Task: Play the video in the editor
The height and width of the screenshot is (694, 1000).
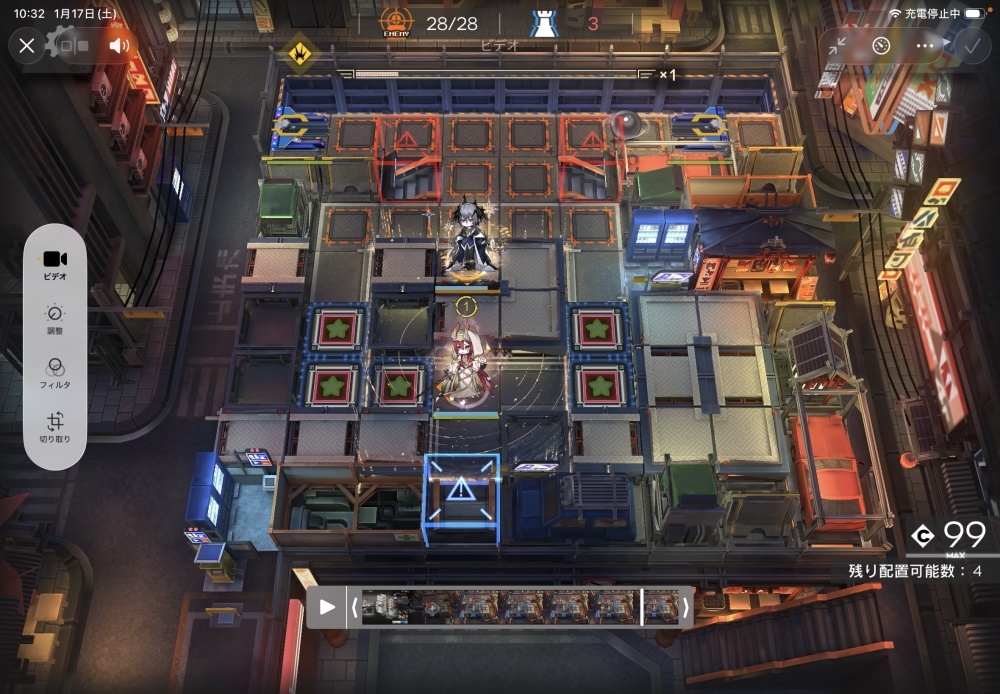Action: tap(327, 607)
